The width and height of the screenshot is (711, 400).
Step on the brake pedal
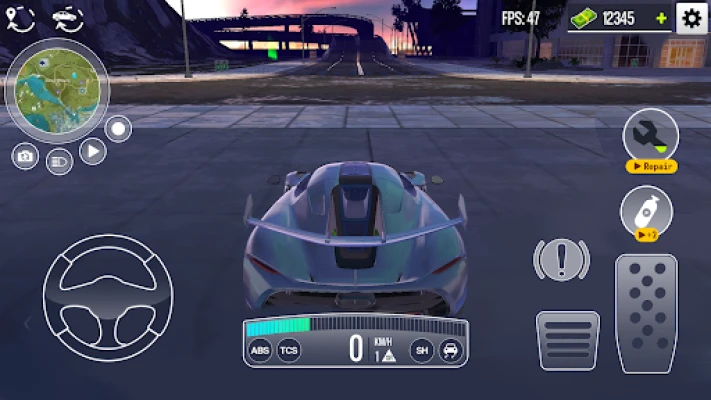567,341
